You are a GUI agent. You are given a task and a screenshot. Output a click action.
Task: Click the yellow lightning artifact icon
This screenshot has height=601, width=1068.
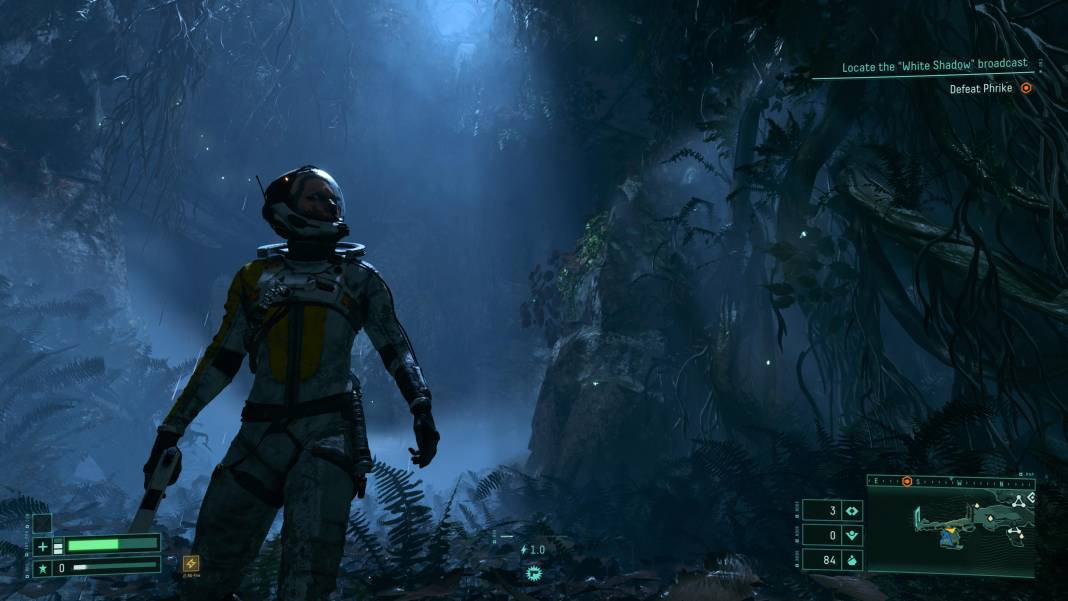pos(191,563)
